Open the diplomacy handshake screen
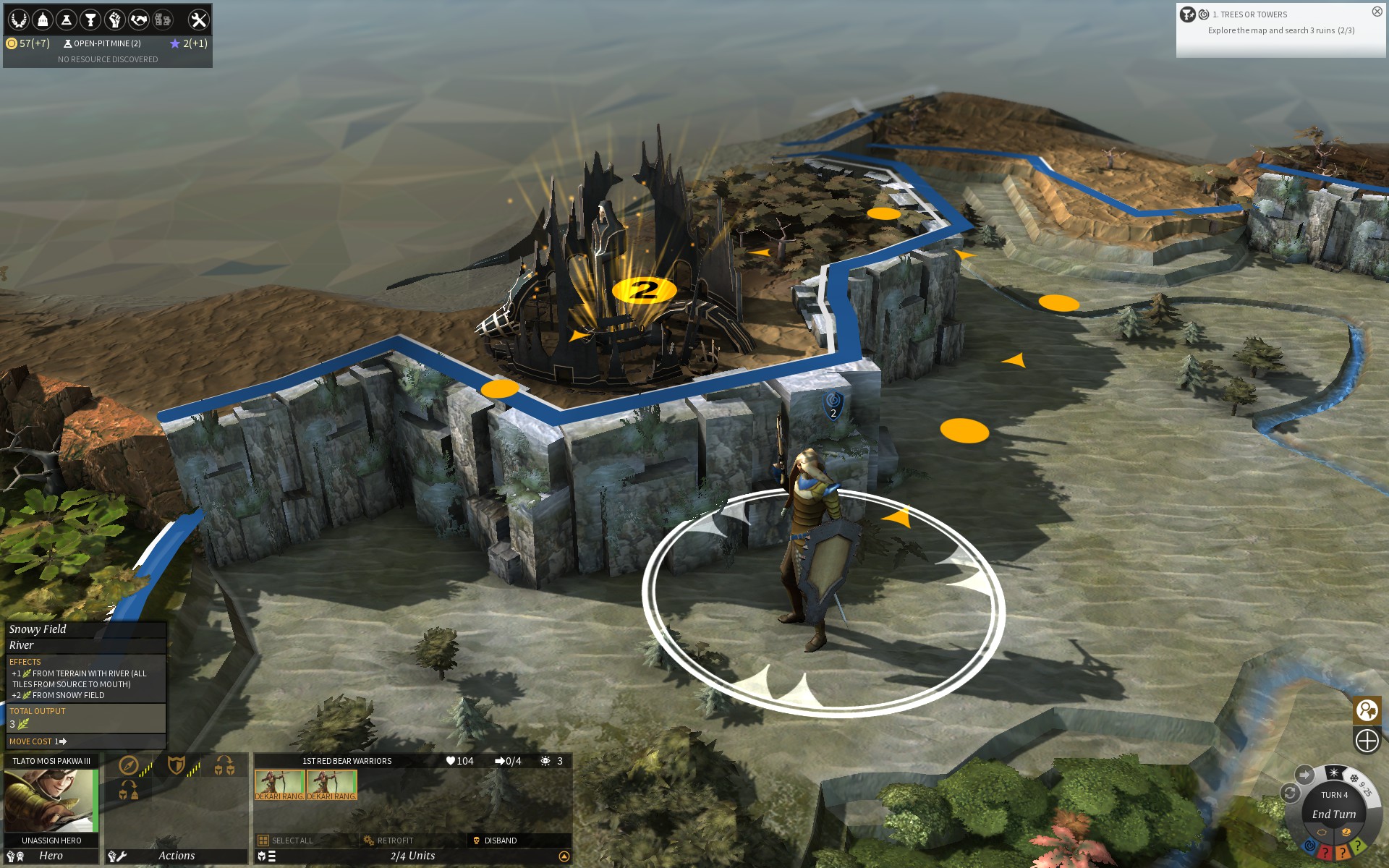This screenshot has height=868, width=1389. coord(138,20)
